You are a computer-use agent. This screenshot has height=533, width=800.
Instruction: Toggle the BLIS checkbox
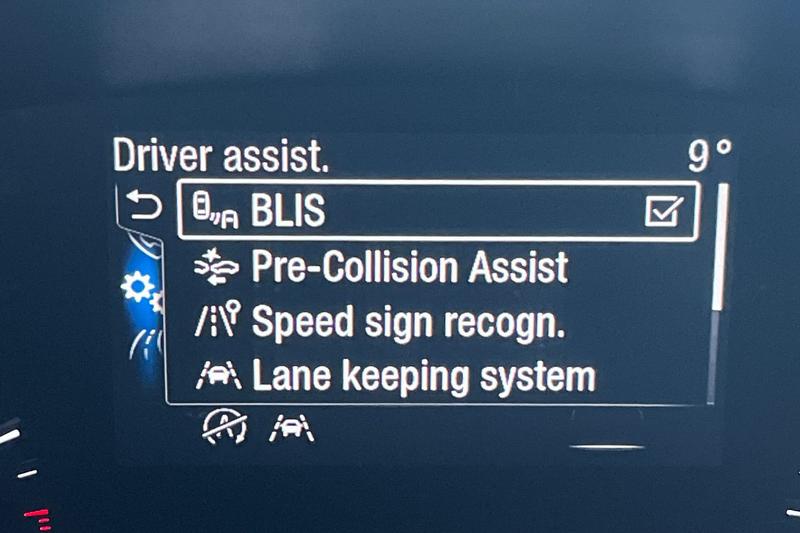pos(663,211)
